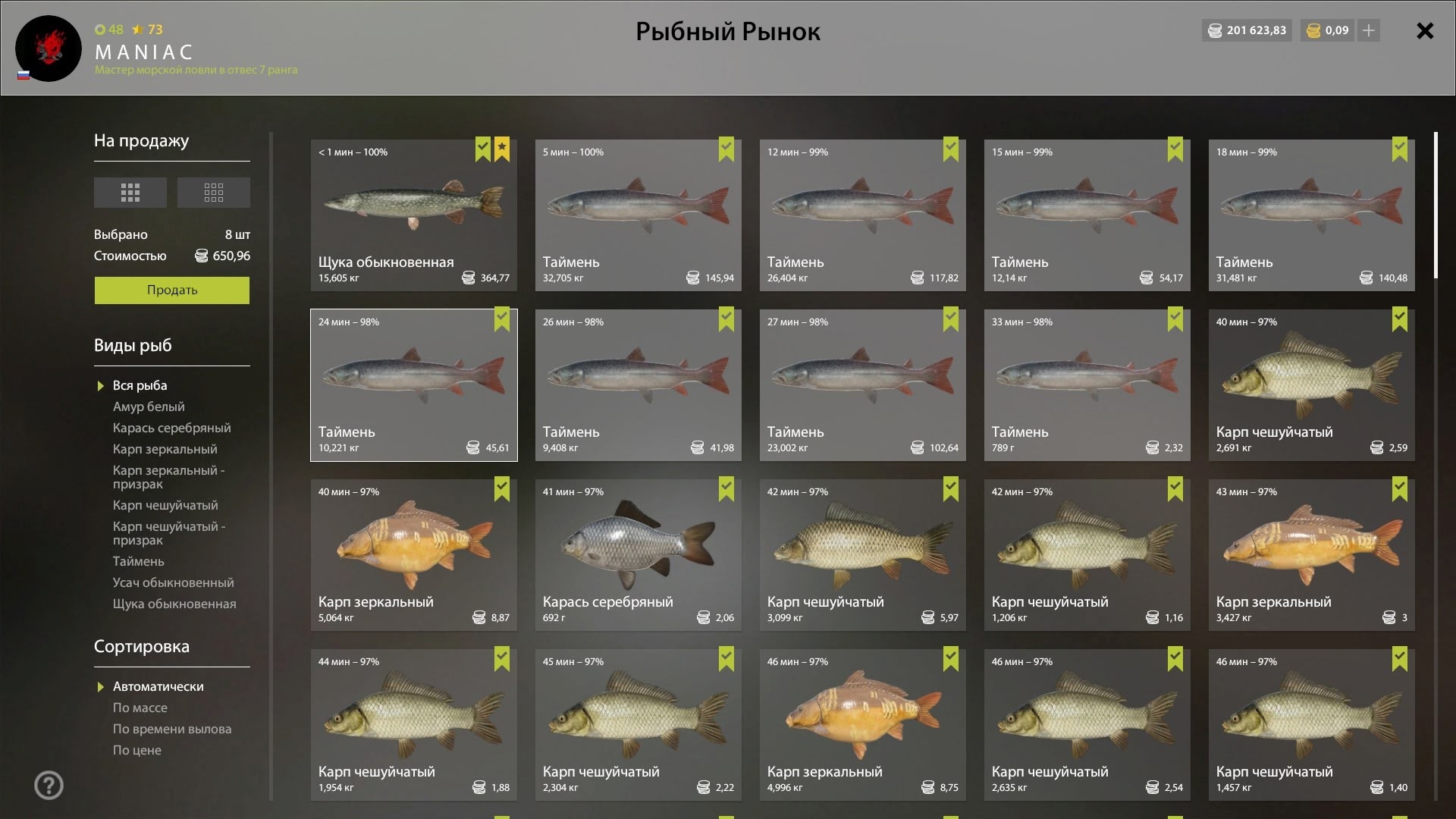Filter by Амур белый
This screenshot has height=819, width=1456.
coord(149,406)
